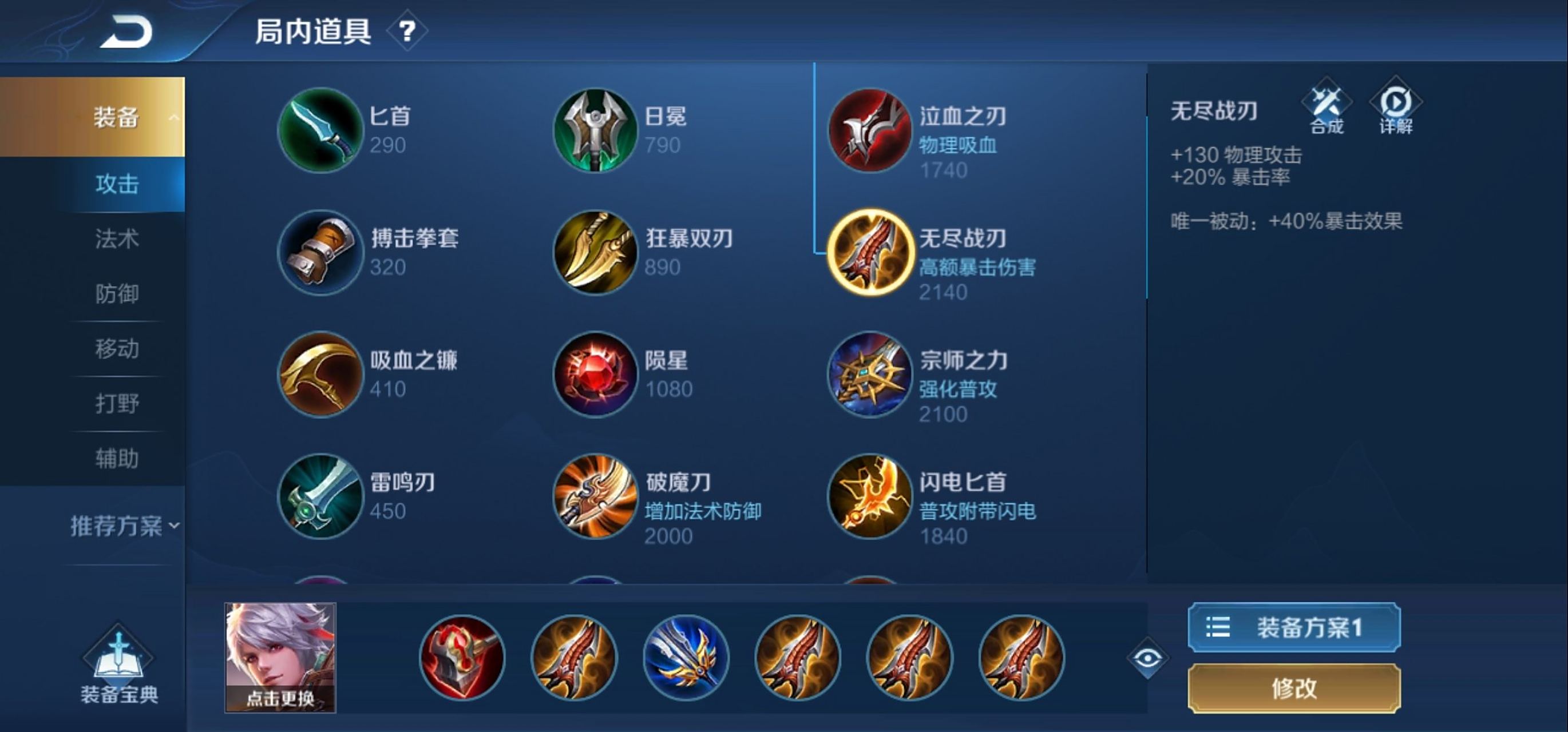Switch to the 防御 category tab
The image size is (1568, 732).
[x=117, y=295]
